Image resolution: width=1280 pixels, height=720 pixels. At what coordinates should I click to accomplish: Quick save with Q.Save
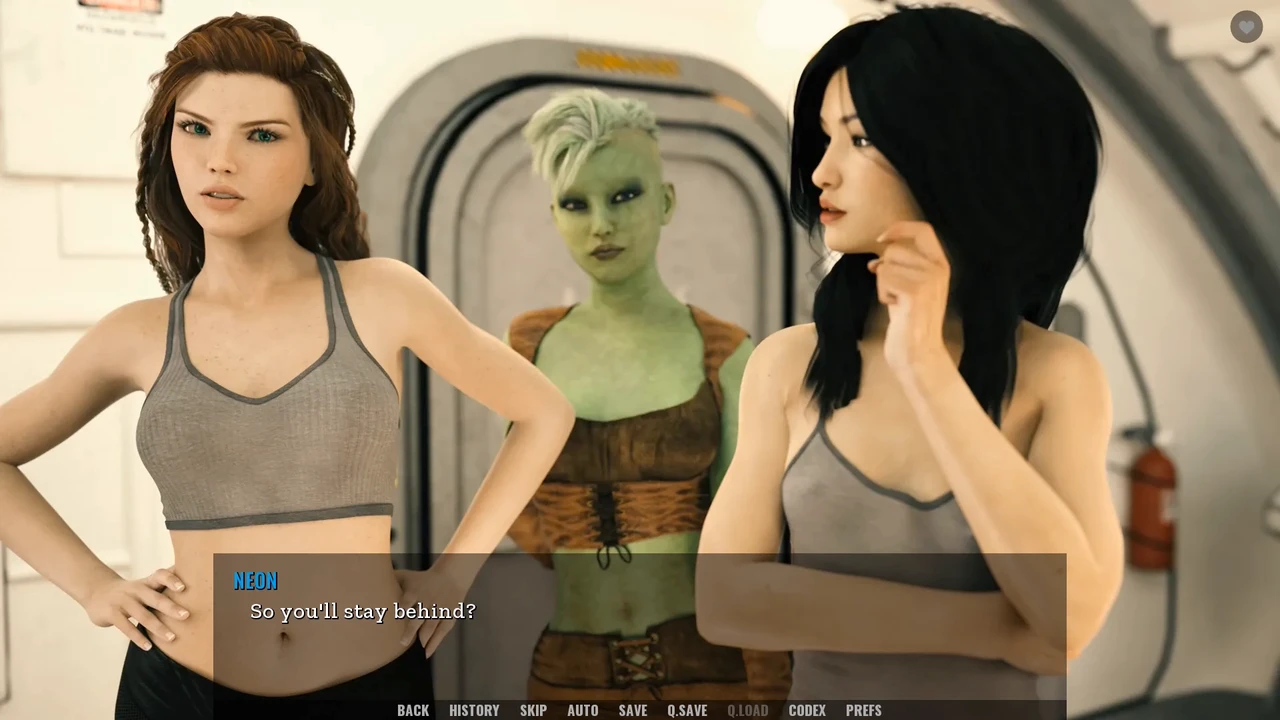point(687,710)
